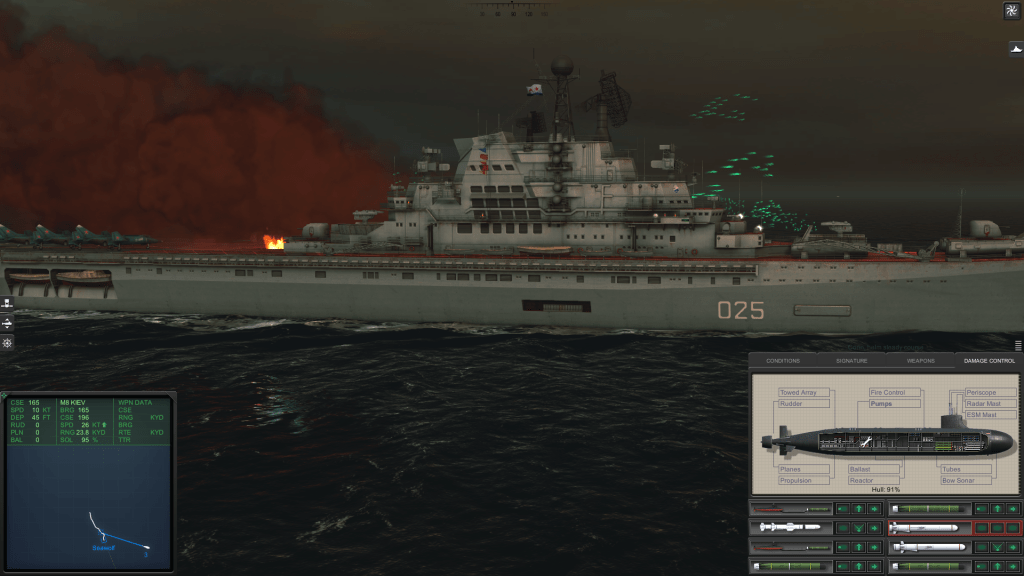The height and width of the screenshot is (576, 1024).
Task: Select the Damage Control tab
Action: click(x=988, y=360)
